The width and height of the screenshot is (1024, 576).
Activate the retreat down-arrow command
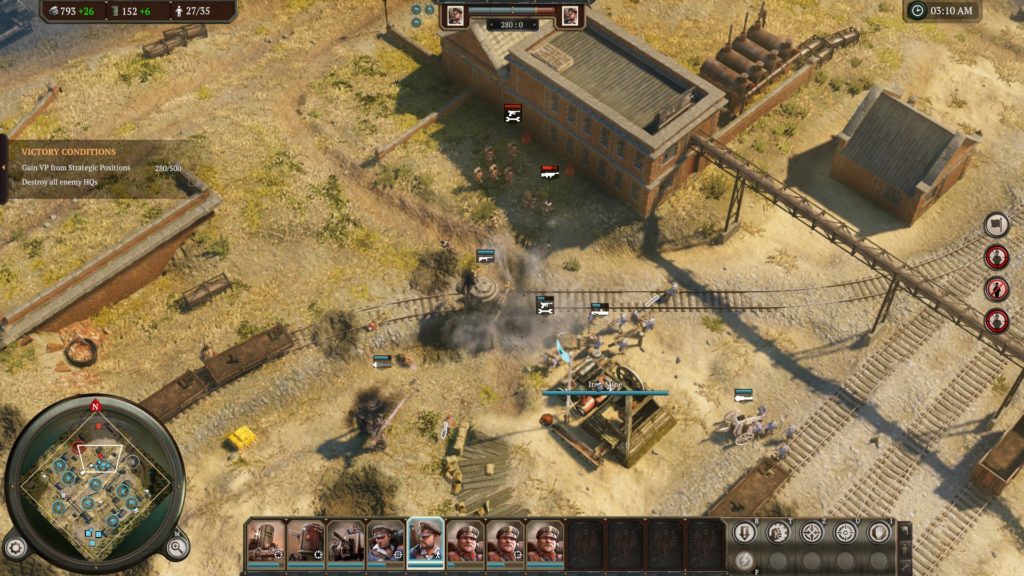(x=744, y=533)
